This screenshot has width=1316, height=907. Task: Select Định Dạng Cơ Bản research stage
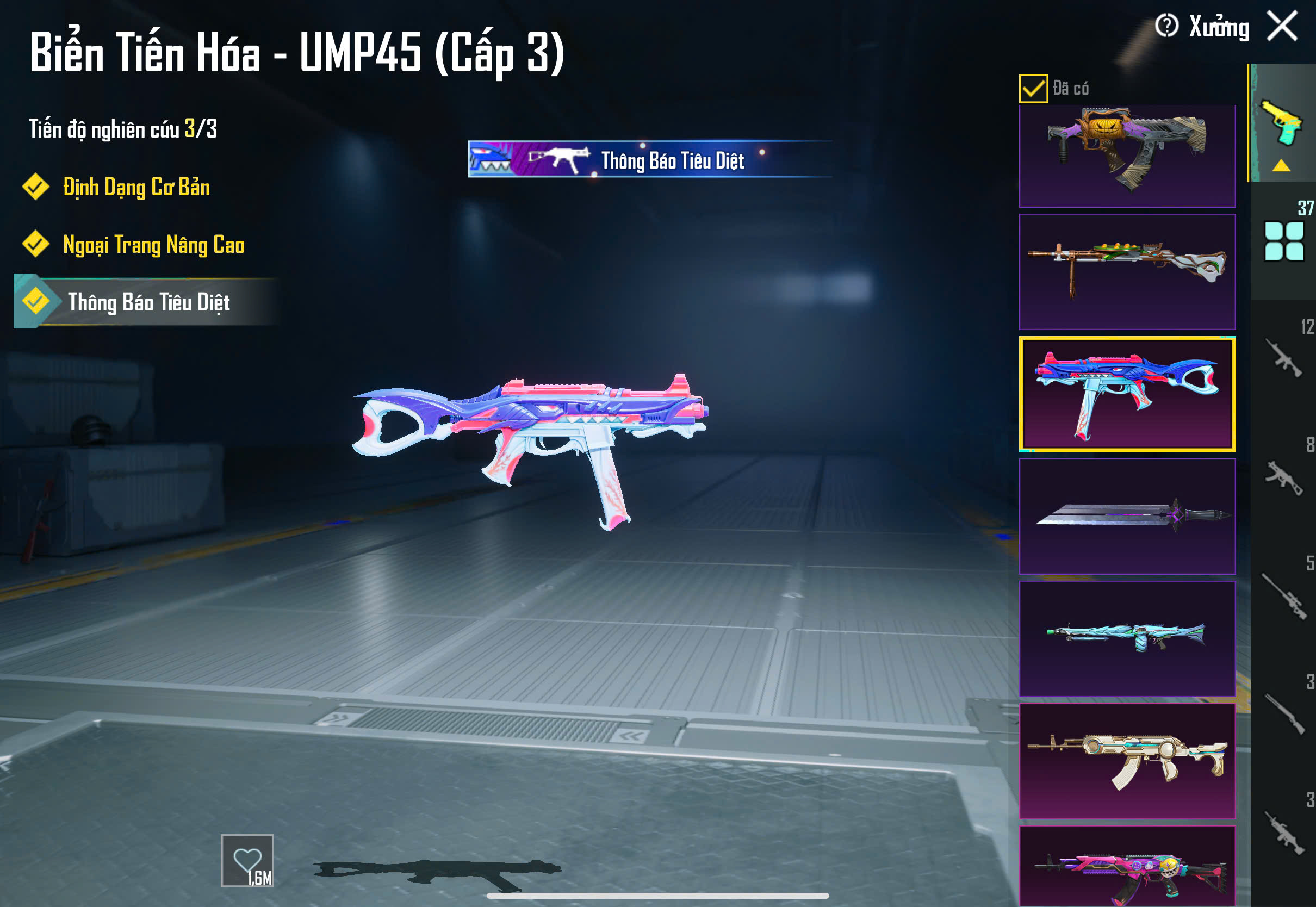pyautogui.click(x=136, y=187)
